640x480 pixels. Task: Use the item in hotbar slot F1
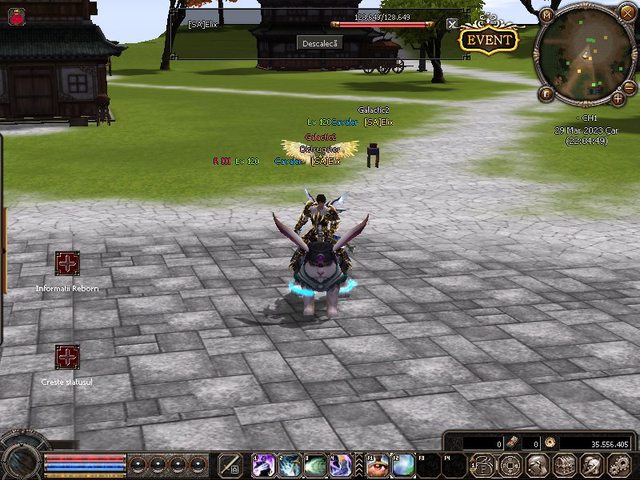pyautogui.click(x=379, y=464)
